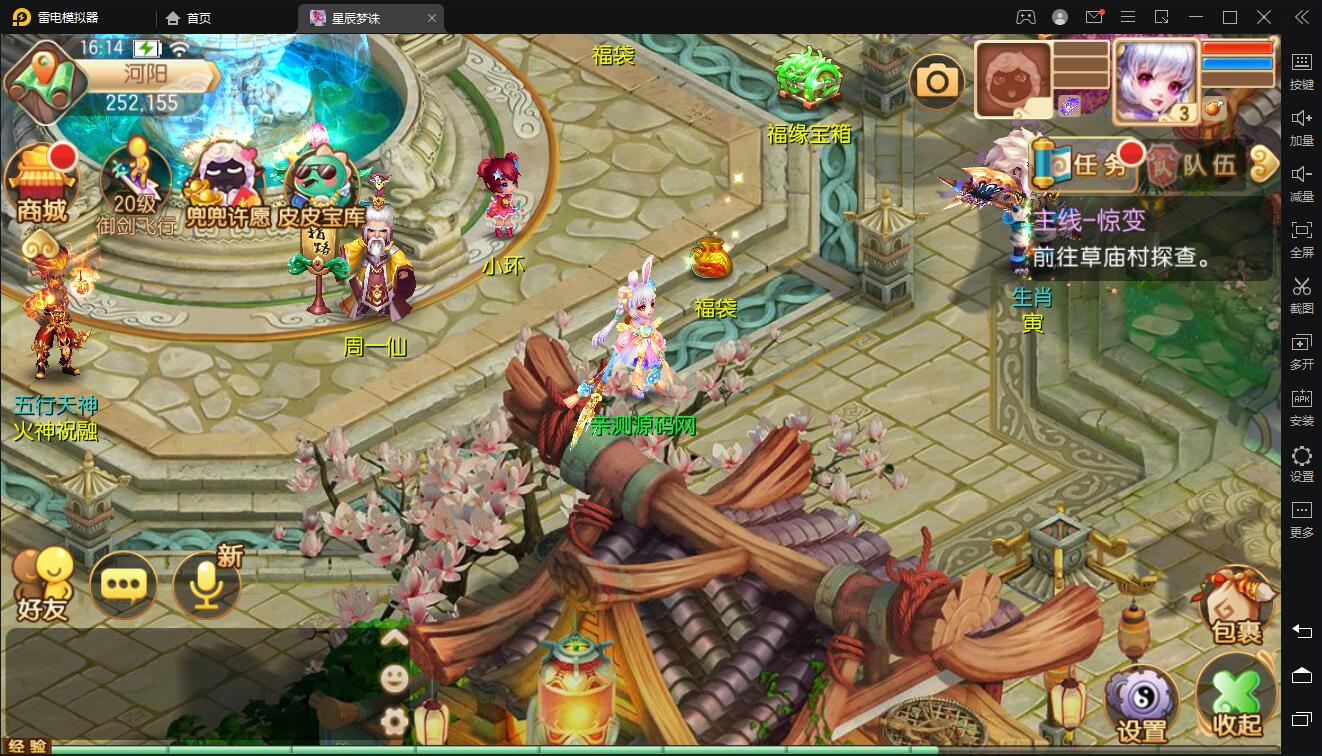Select the camera screenshot icon
This screenshot has width=1322, height=756.
937,80
